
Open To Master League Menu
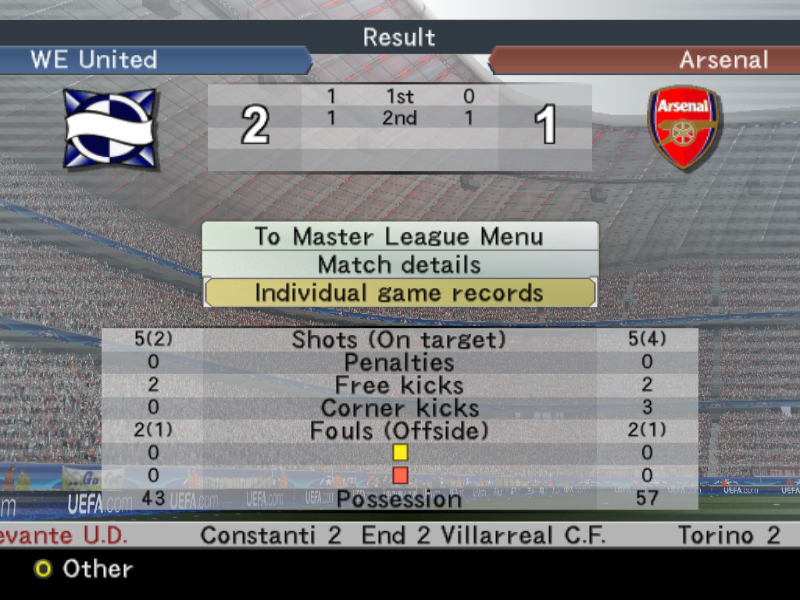click(400, 237)
